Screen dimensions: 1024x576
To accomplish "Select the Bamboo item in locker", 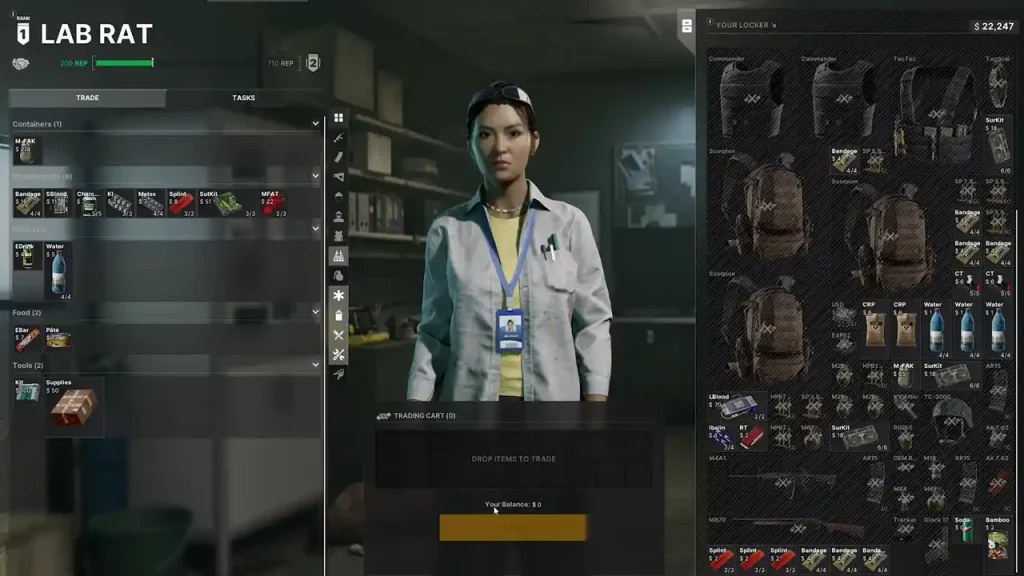I will pos(997,540).
